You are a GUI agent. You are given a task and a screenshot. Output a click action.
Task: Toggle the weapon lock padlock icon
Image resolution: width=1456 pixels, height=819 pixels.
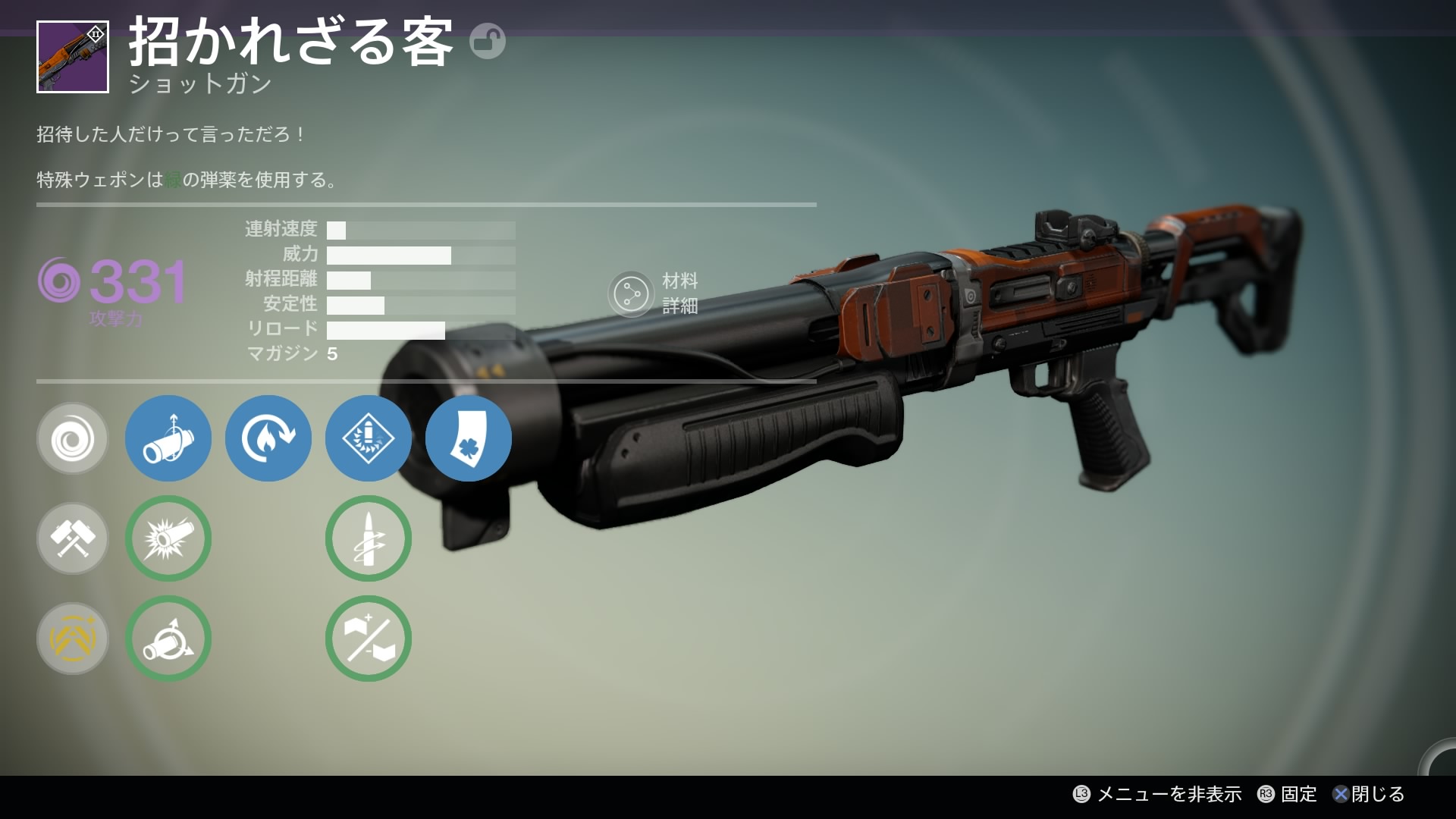(487, 41)
